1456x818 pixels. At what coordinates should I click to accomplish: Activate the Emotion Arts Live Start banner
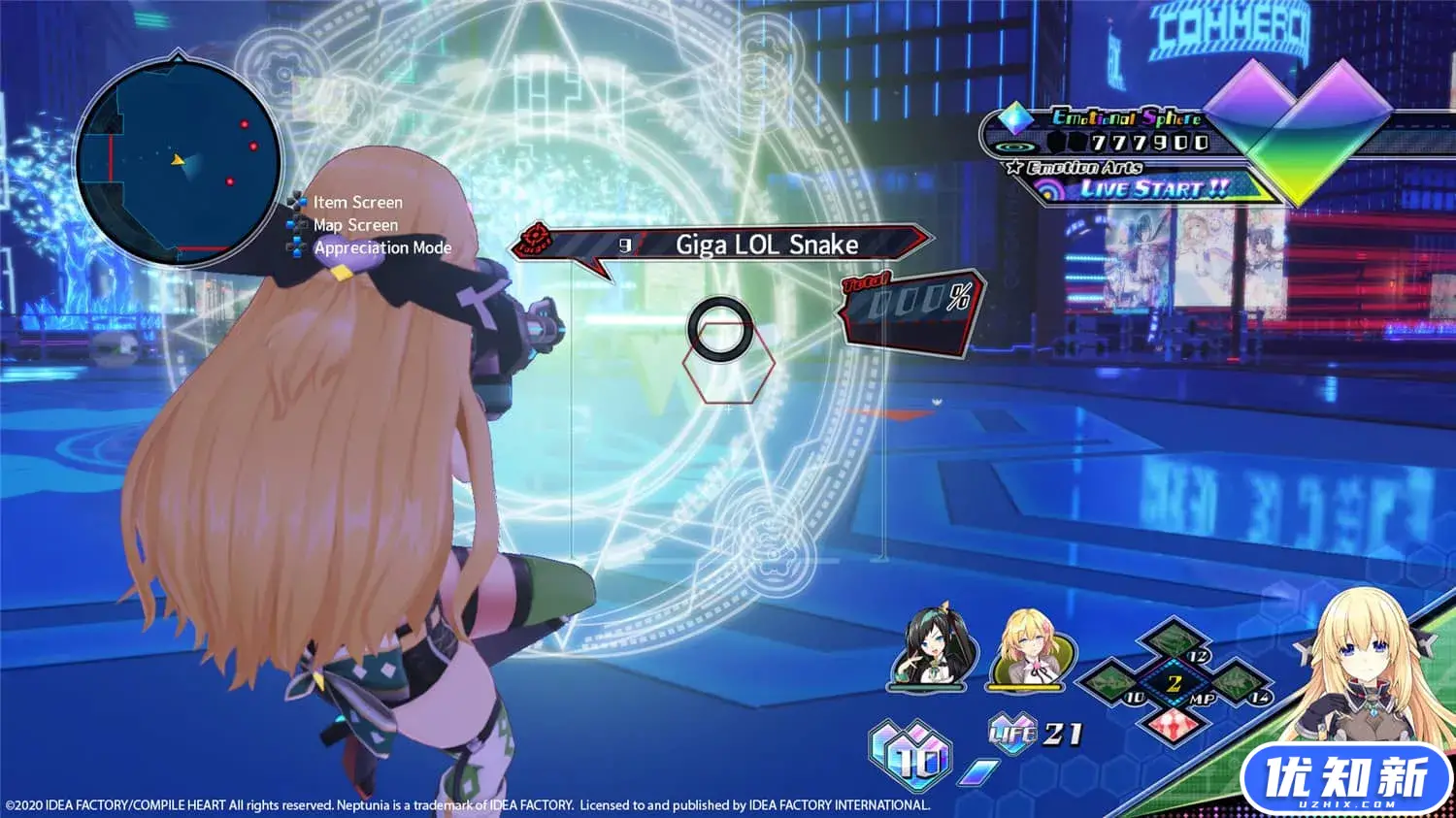click(x=1153, y=188)
